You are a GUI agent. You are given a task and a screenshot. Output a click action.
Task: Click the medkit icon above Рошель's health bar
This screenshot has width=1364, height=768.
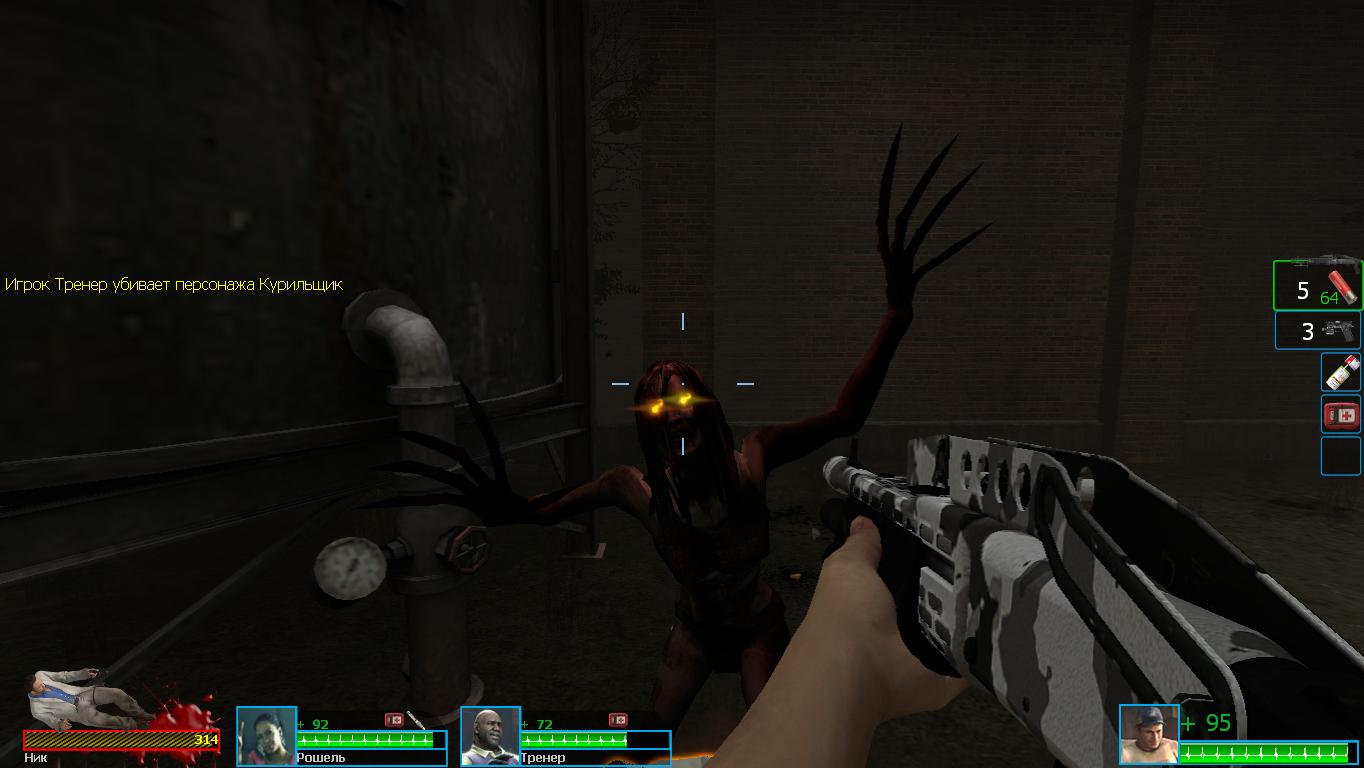393,718
